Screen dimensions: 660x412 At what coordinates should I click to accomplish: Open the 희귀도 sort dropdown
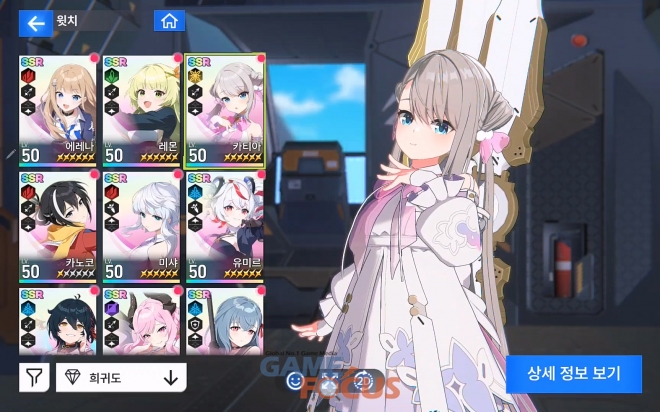pos(108,377)
